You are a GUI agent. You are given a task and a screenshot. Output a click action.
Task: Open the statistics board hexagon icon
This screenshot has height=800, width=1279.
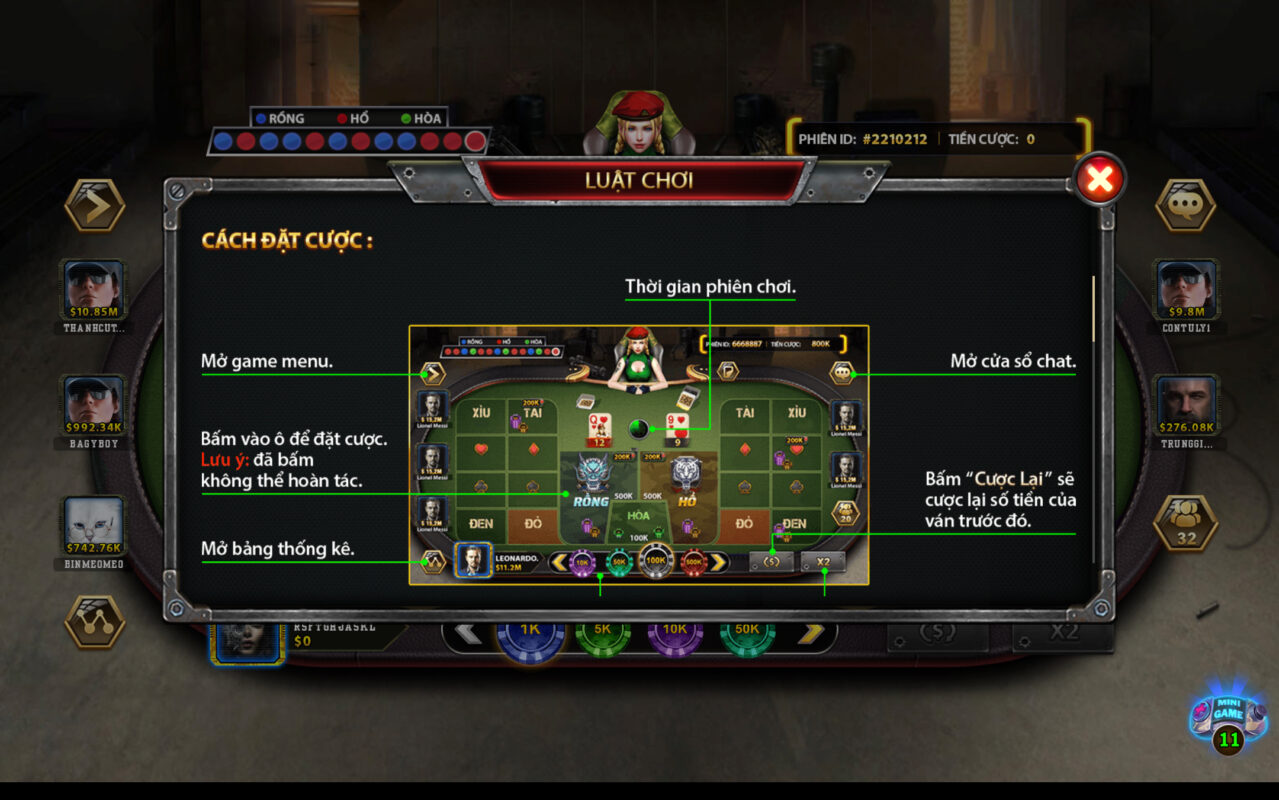94,622
